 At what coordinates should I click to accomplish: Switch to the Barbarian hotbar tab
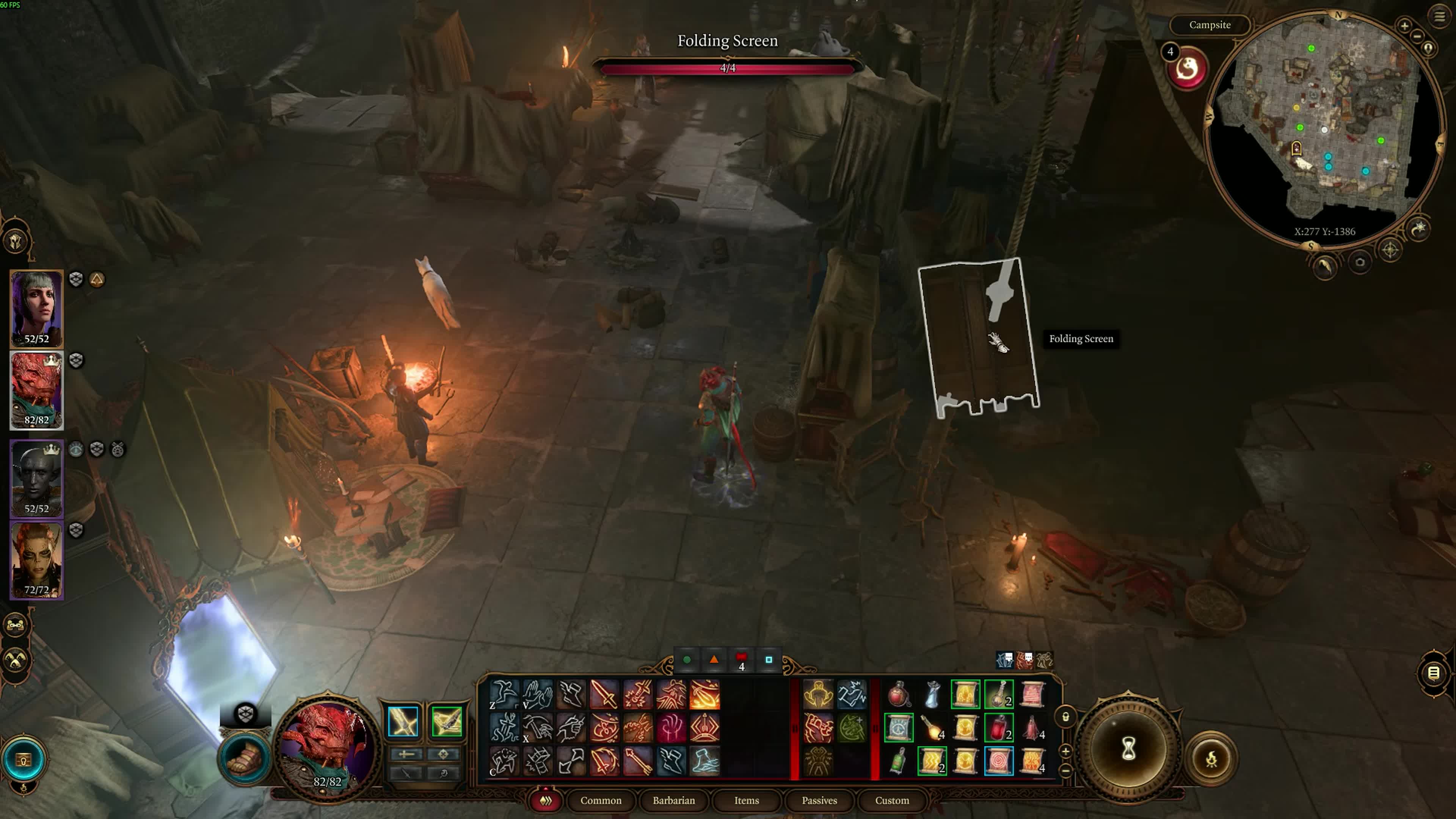click(673, 800)
